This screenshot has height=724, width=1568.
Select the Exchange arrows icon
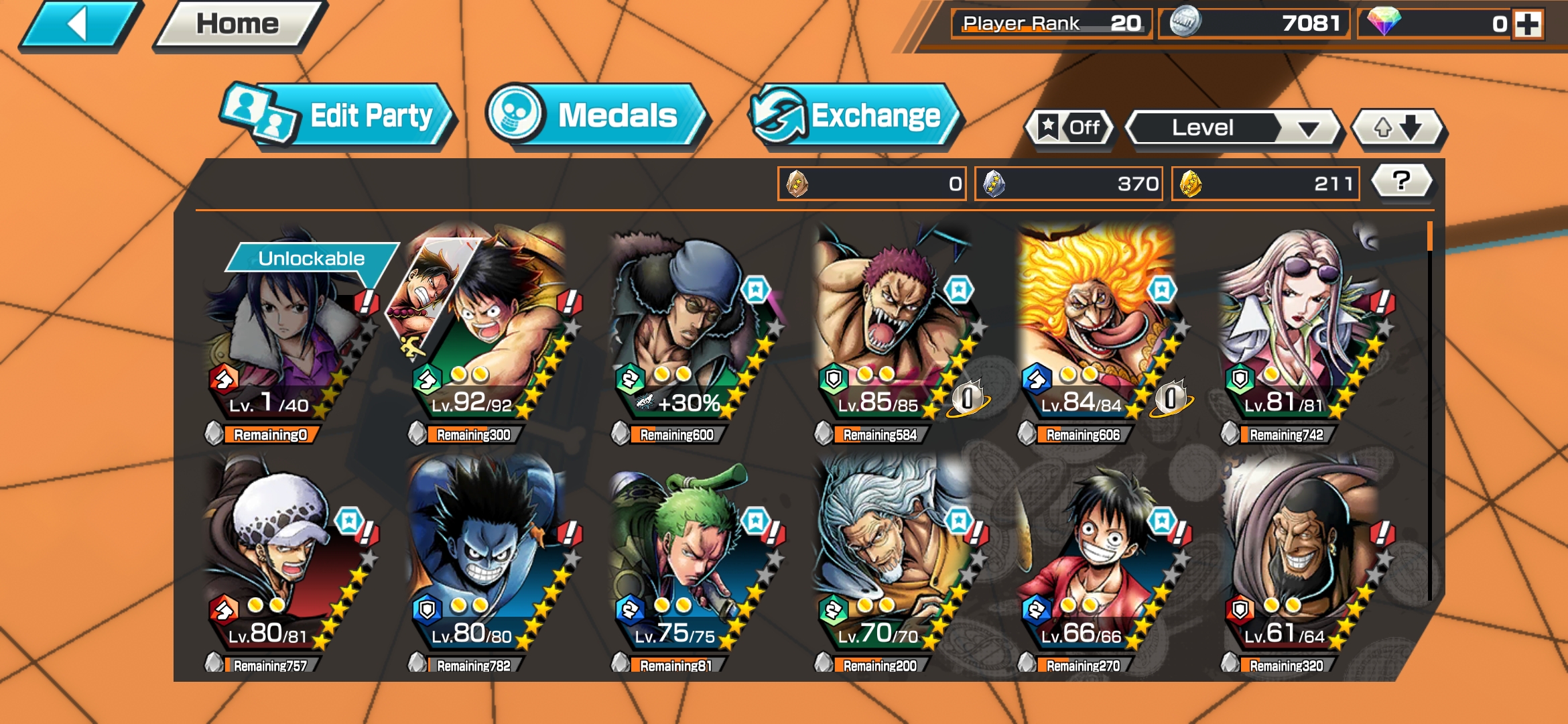pos(783,115)
